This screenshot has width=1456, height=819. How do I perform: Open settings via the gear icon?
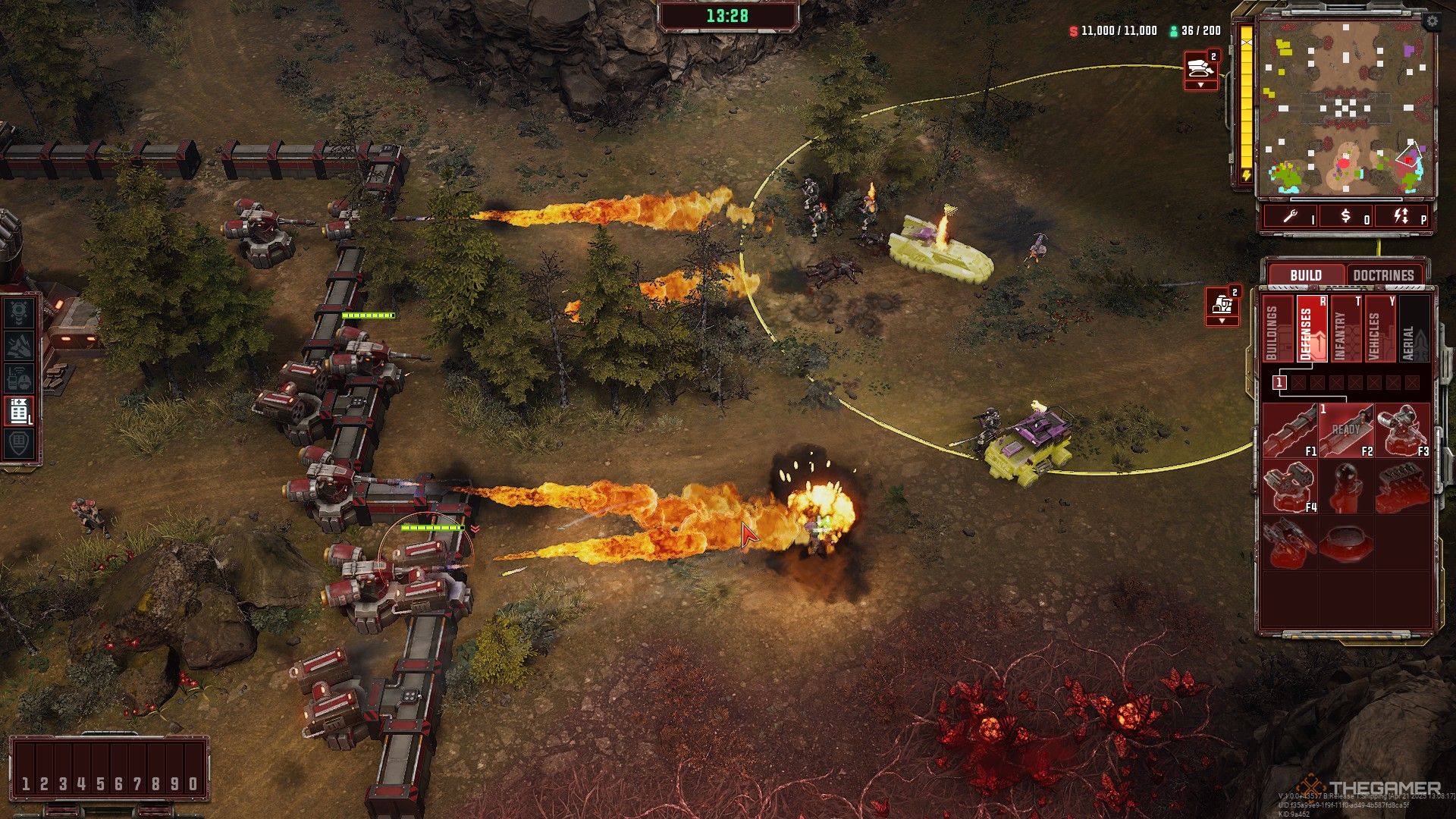1432,22
